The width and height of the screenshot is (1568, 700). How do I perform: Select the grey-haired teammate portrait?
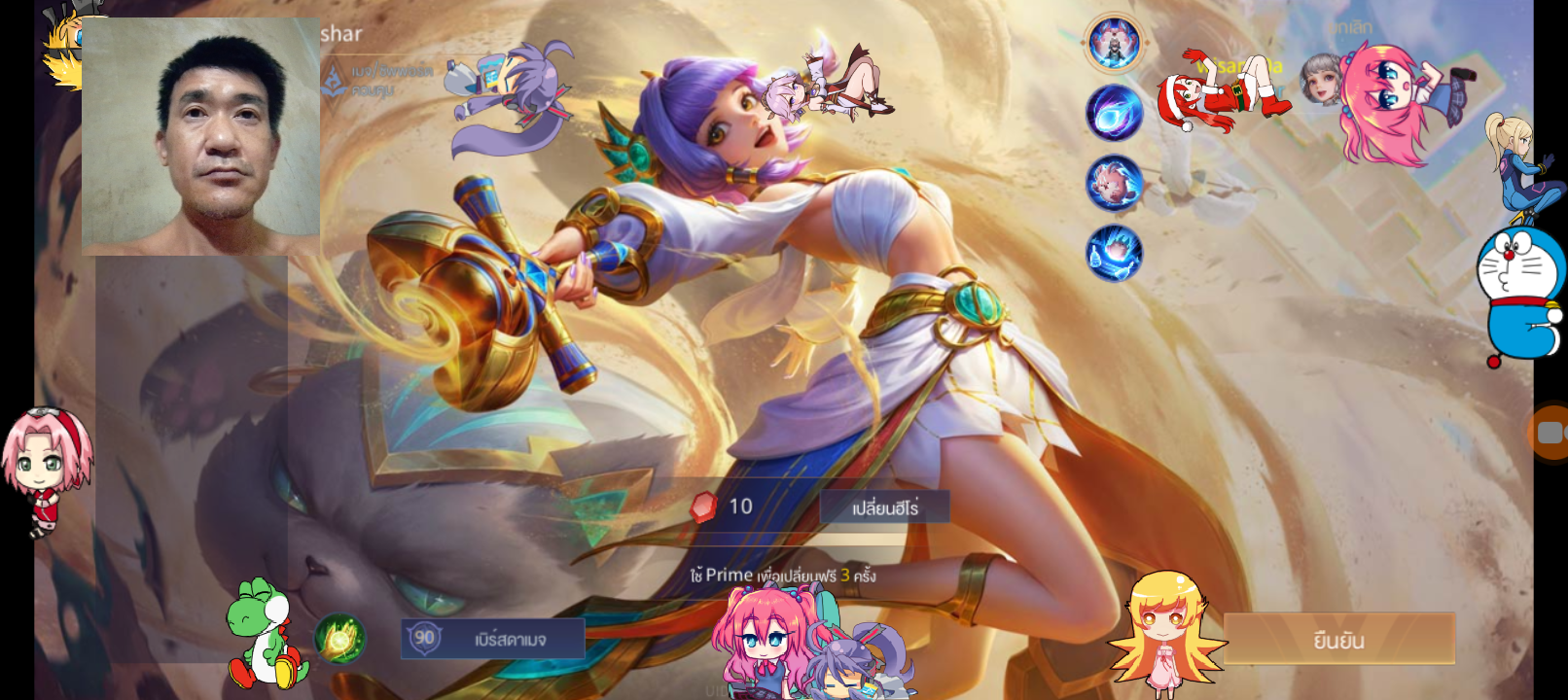[1321, 78]
